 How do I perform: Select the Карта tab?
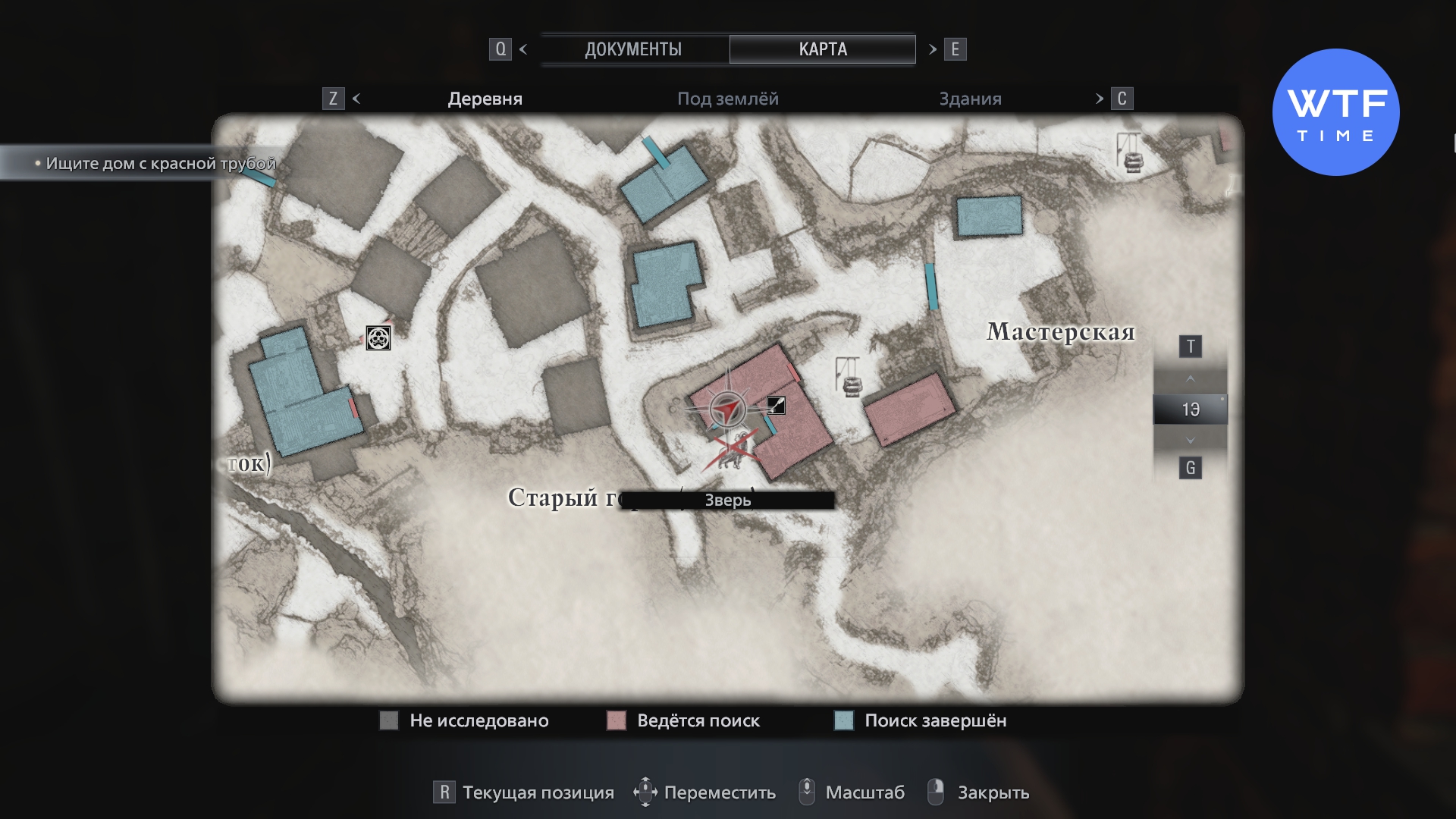coord(822,49)
